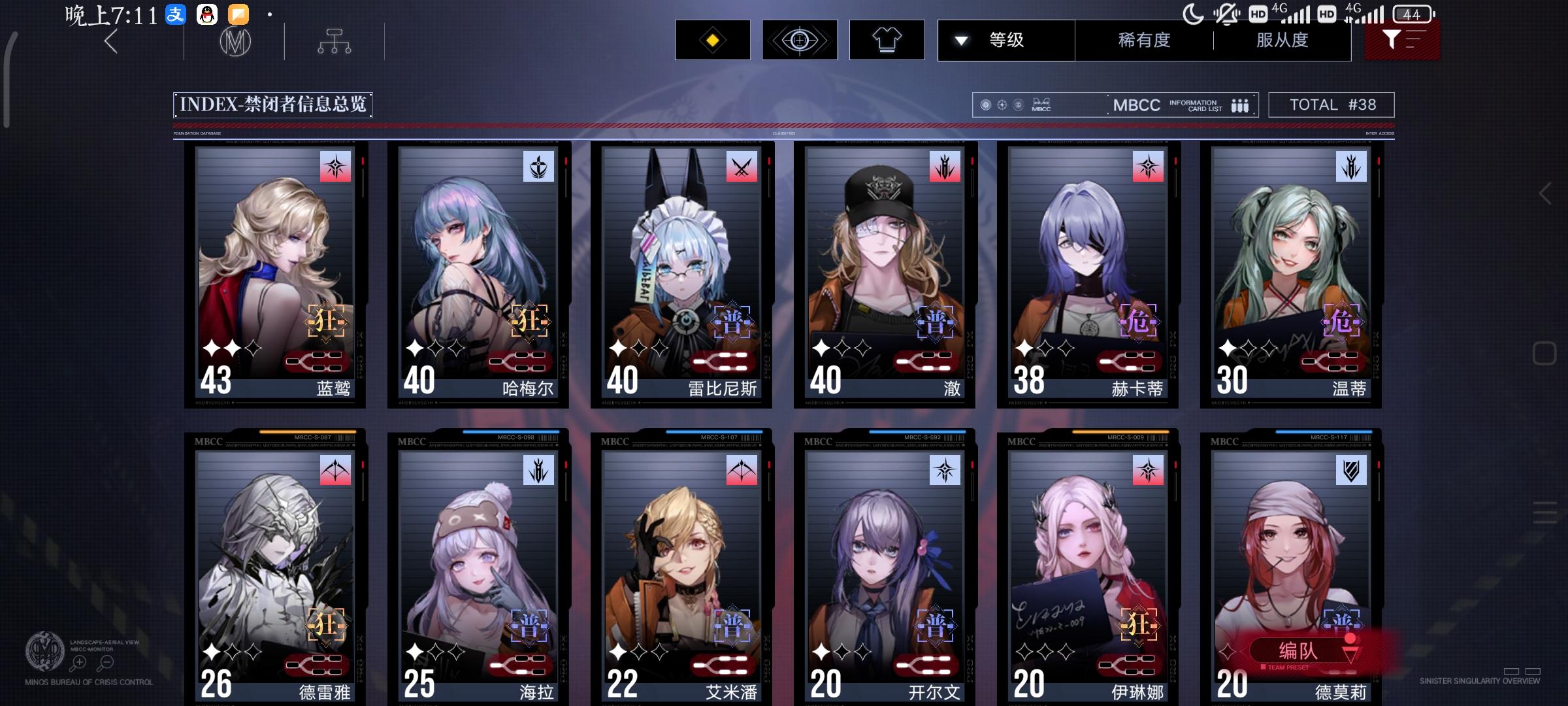Open the hierarchy chart view icon

[x=335, y=40]
